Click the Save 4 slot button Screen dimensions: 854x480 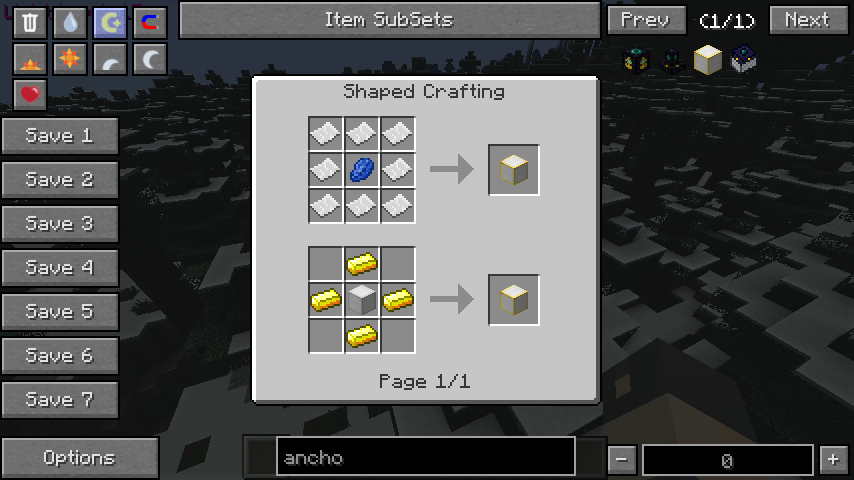[60, 268]
